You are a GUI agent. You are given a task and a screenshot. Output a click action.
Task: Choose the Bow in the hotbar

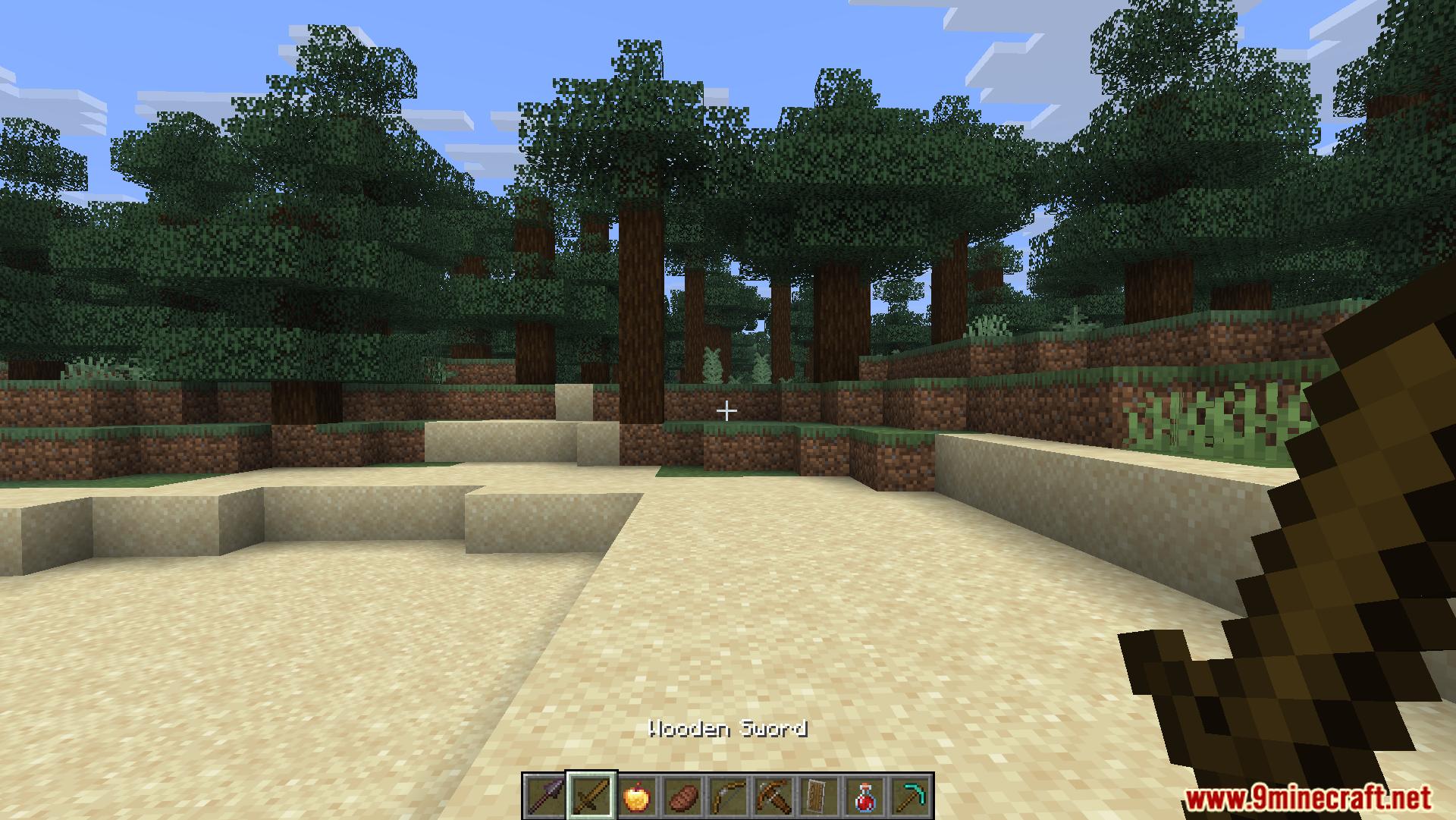pyautogui.click(x=730, y=796)
